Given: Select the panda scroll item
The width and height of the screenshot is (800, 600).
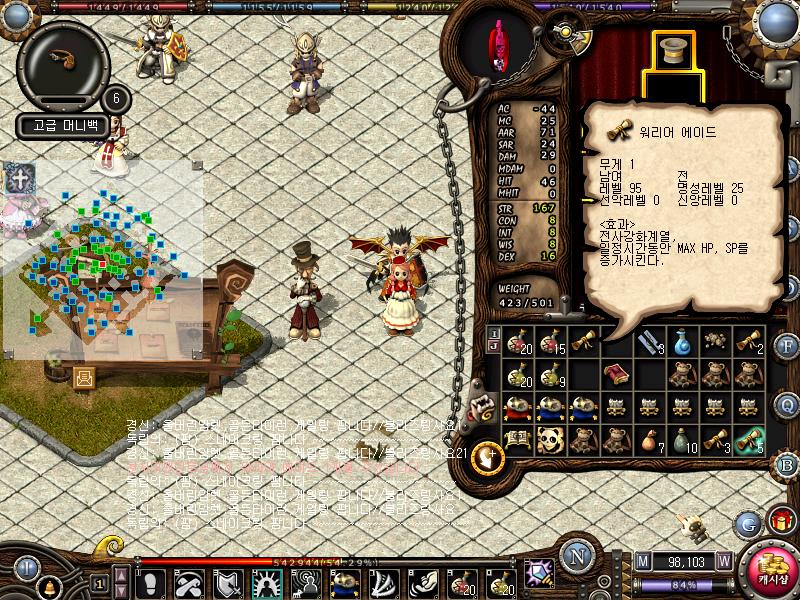Looking at the screenshot, I should tap(549, 439).
